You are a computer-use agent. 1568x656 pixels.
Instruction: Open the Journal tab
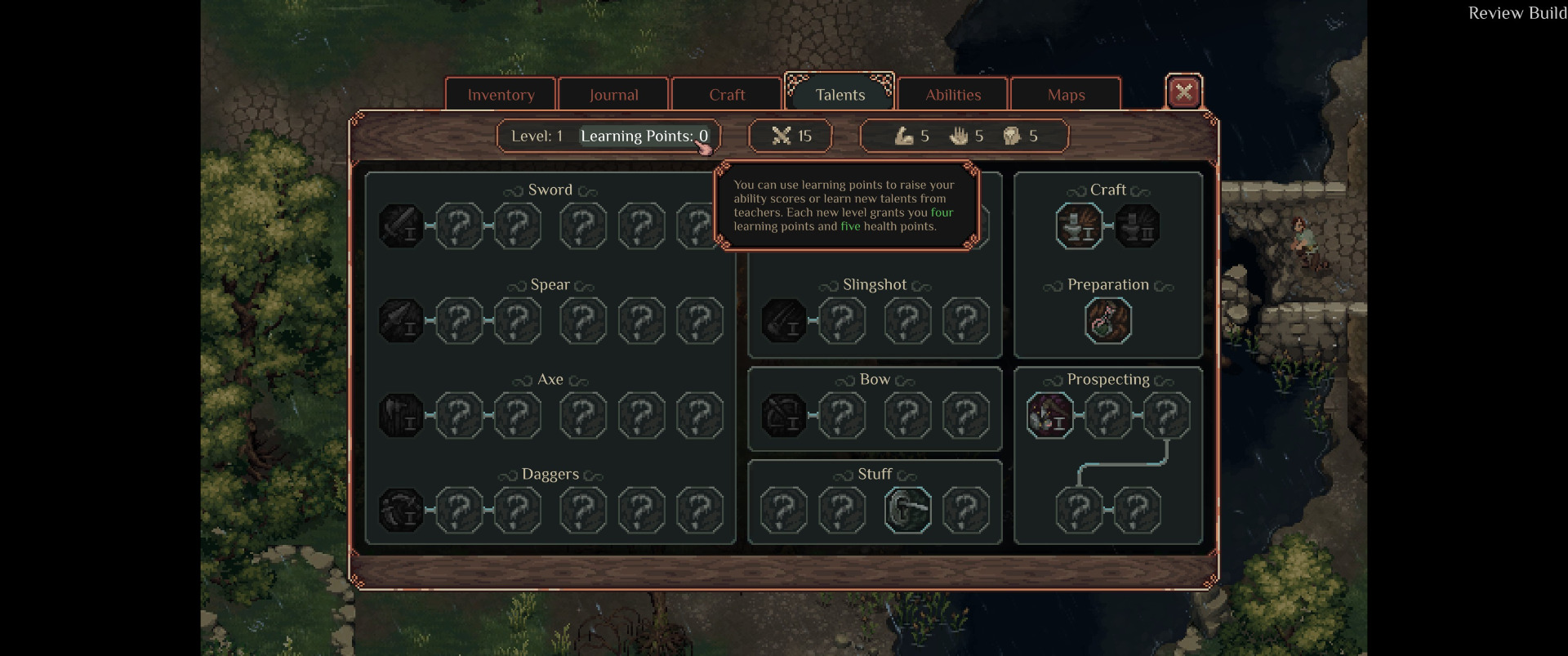coord(613,95)
